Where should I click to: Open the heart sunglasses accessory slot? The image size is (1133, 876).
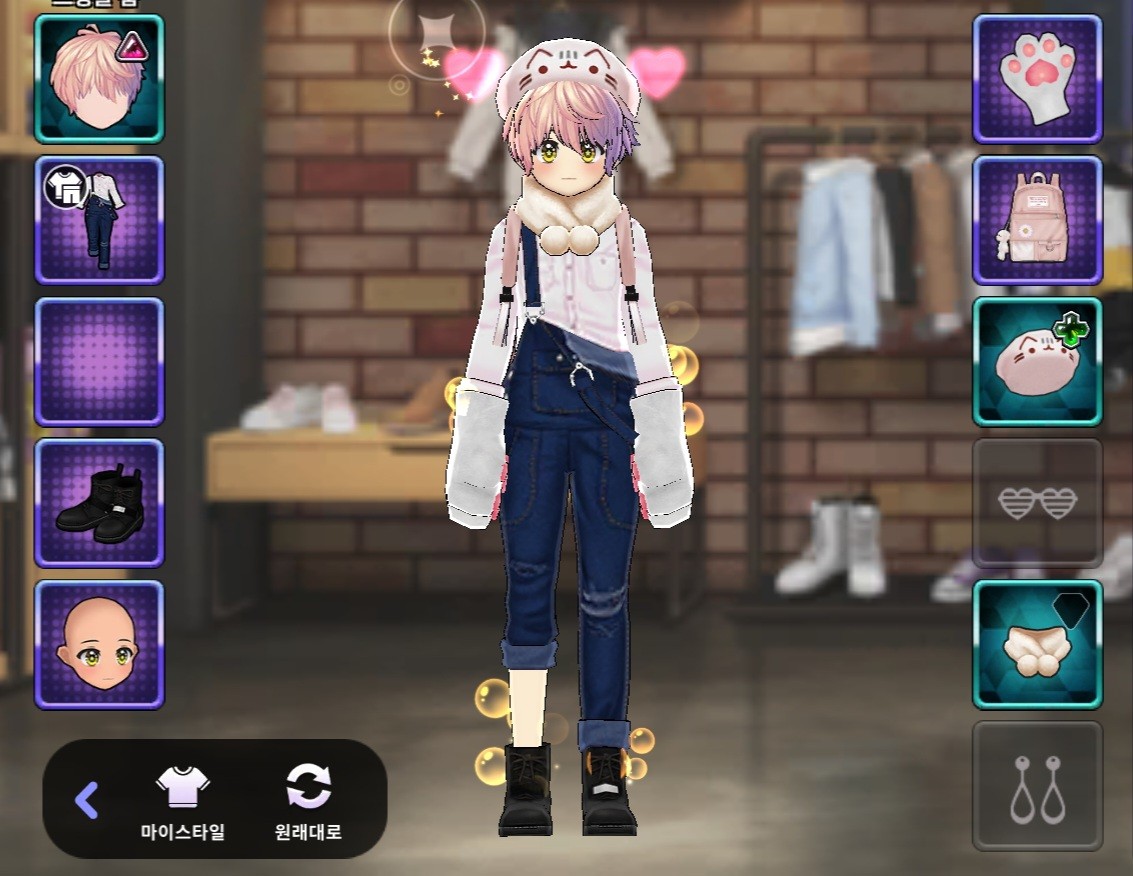[x=1037, y=503]
